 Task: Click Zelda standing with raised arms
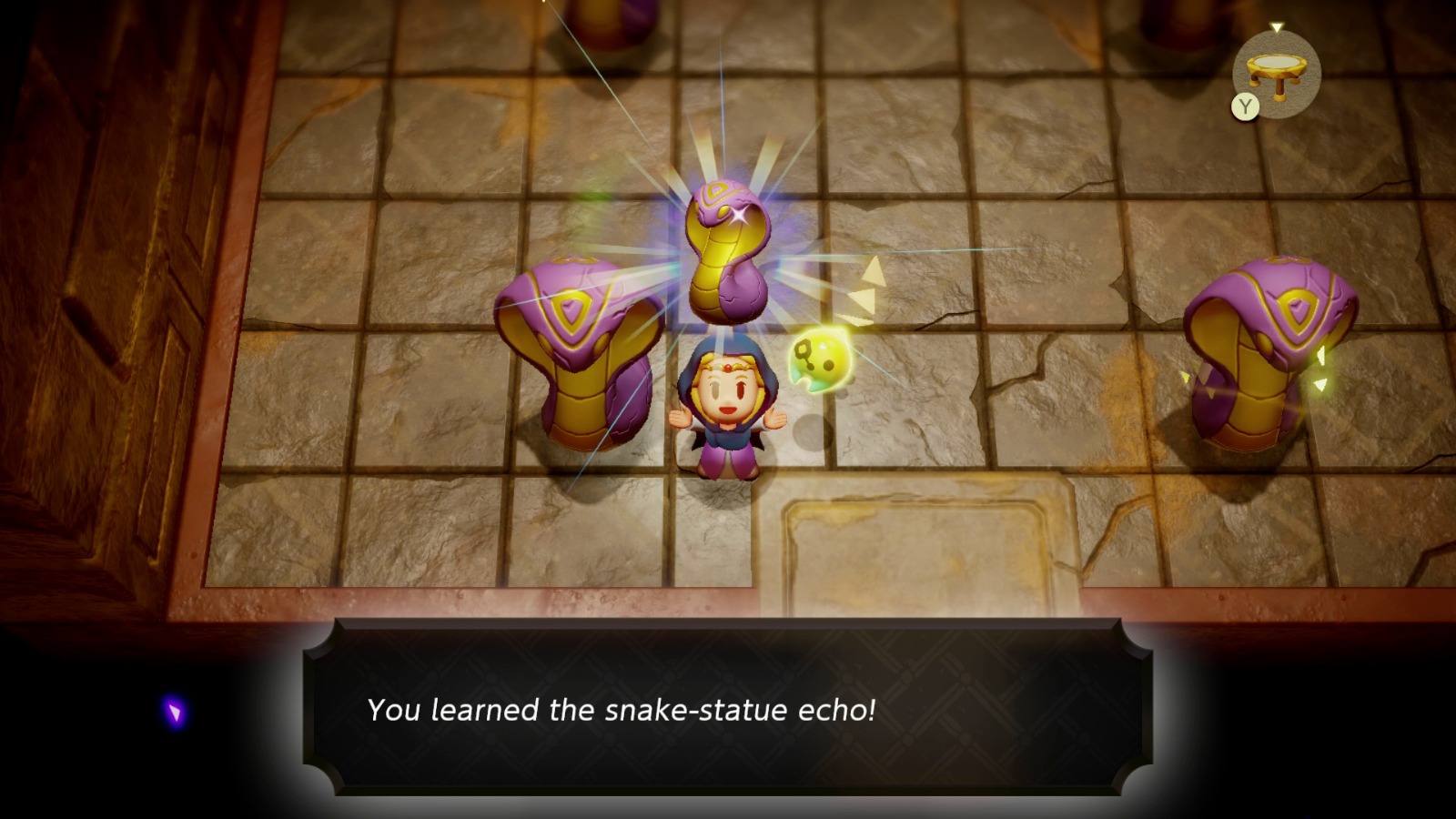[x=728, y=409]
